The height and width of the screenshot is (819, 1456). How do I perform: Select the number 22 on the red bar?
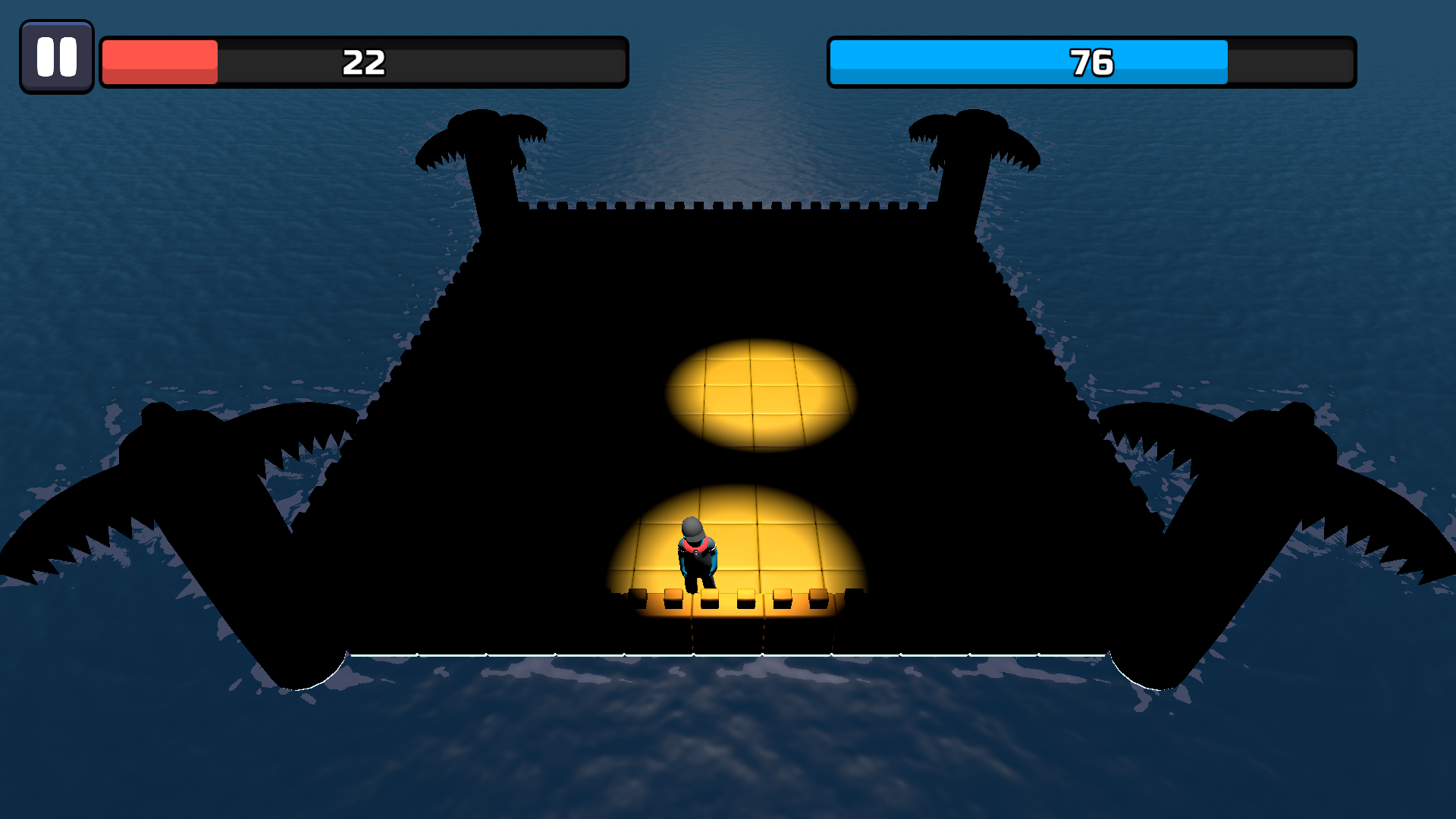[x=364, y=64]
